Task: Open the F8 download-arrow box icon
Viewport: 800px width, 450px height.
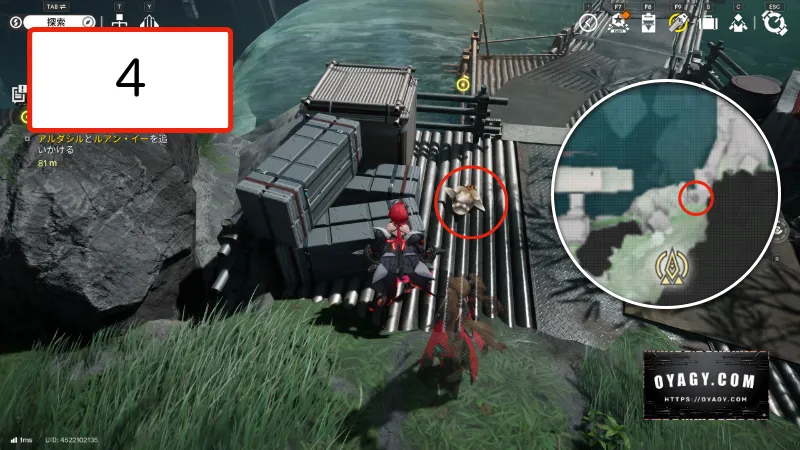Action: [x=648, y=22]
